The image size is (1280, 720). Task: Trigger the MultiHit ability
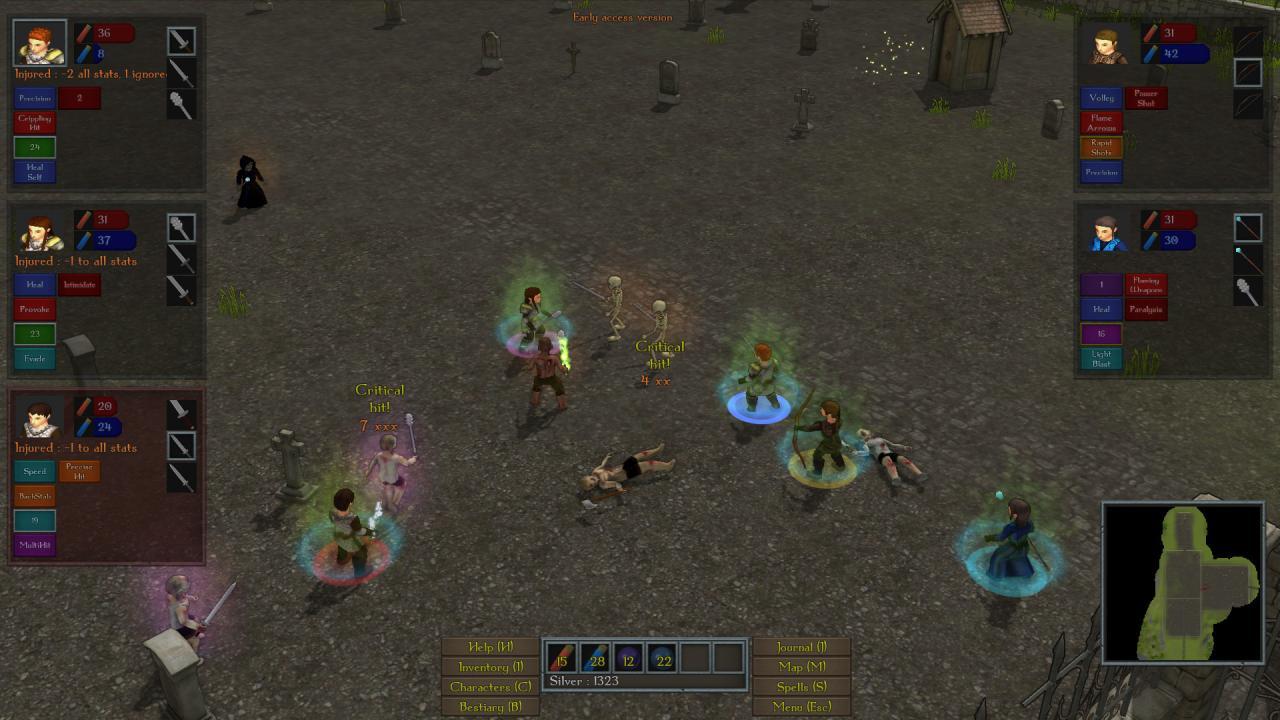click(35, 545)
